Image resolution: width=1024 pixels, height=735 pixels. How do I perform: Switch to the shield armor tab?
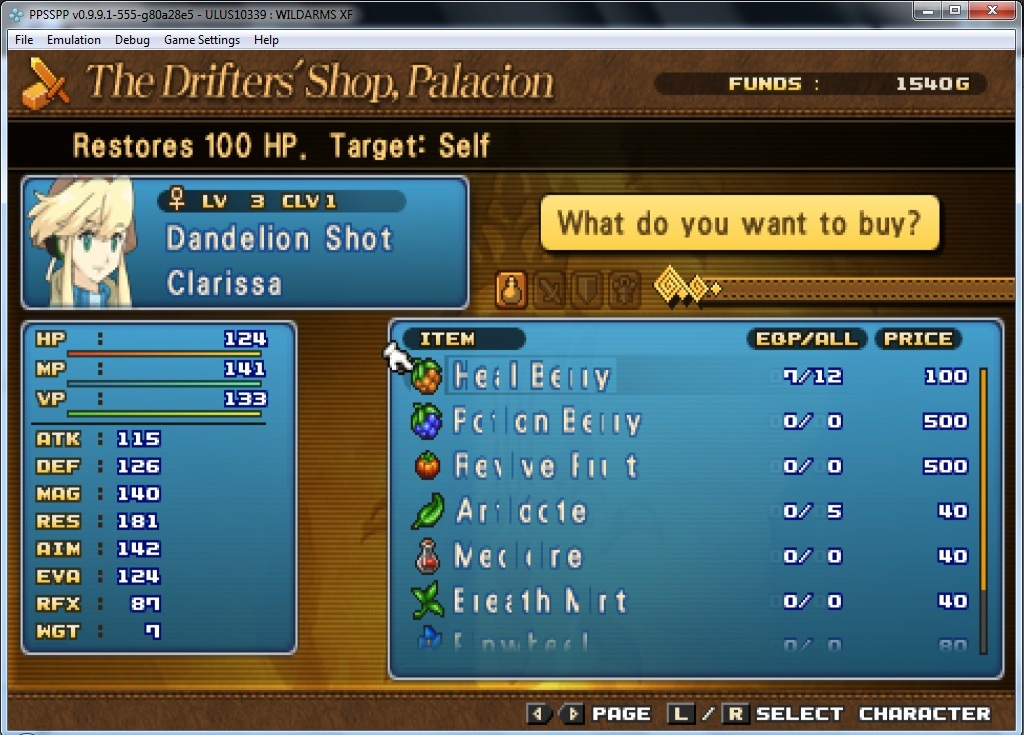[587, 290]
